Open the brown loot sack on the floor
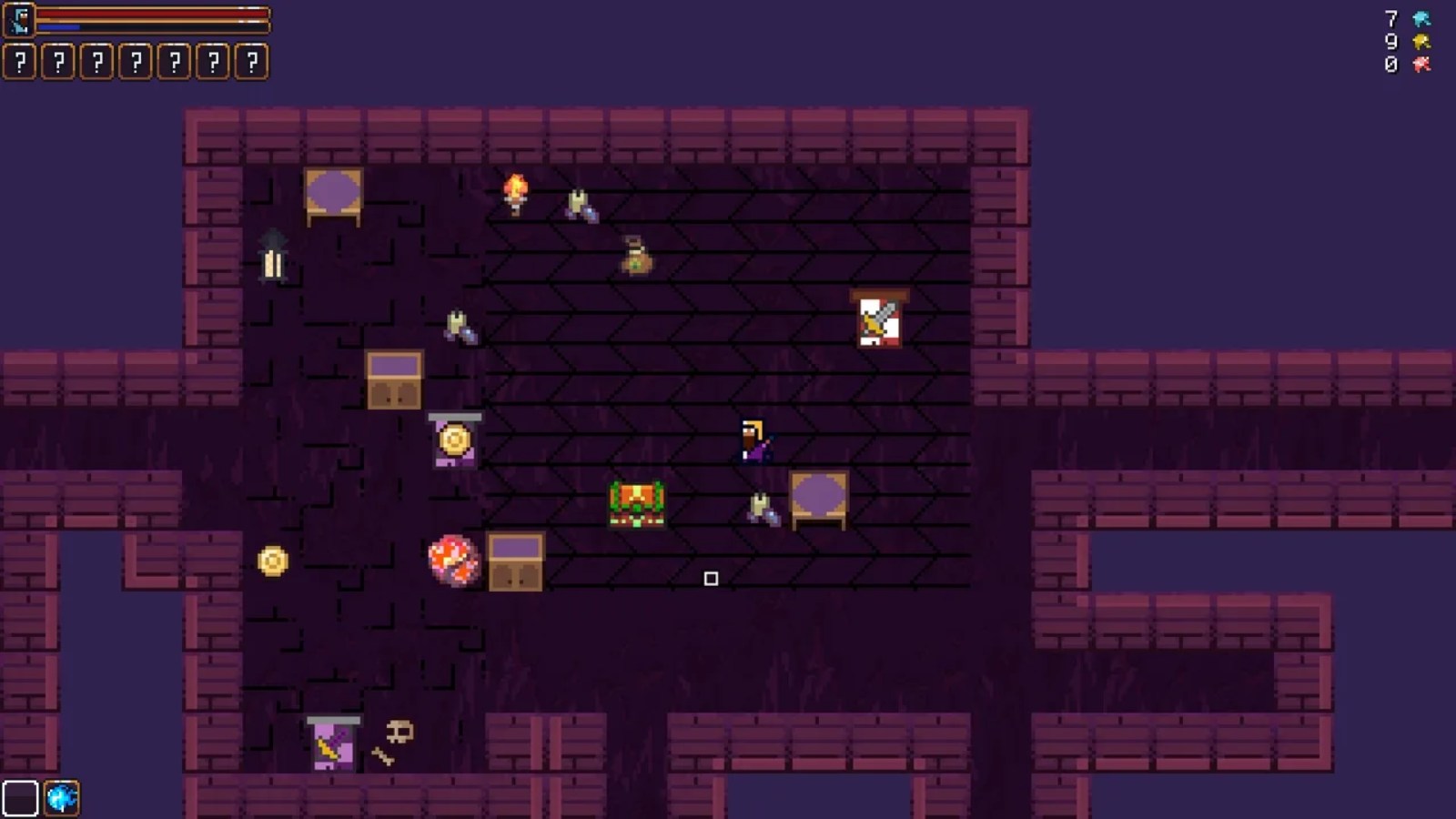 click(637, 256)
